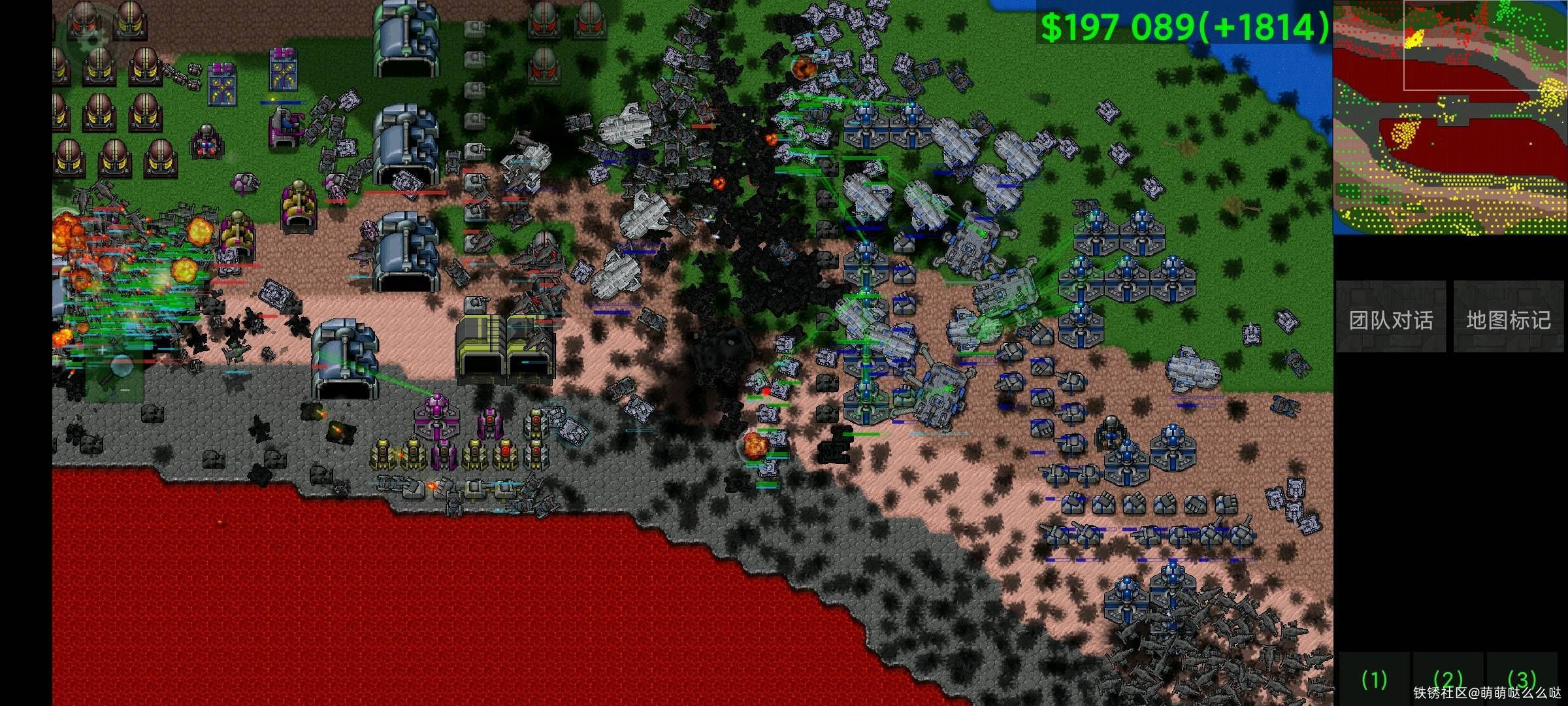Select control group (1)
This screenshot has width=1568, height=706.
[1374, 680]
